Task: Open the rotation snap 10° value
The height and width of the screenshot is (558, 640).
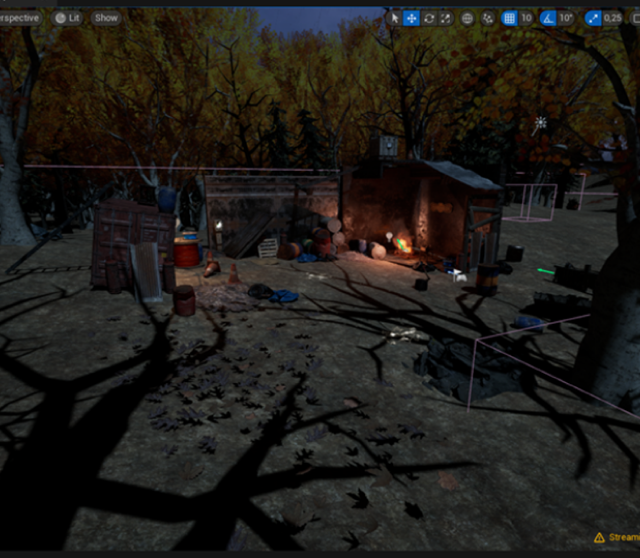Action: 567,18
